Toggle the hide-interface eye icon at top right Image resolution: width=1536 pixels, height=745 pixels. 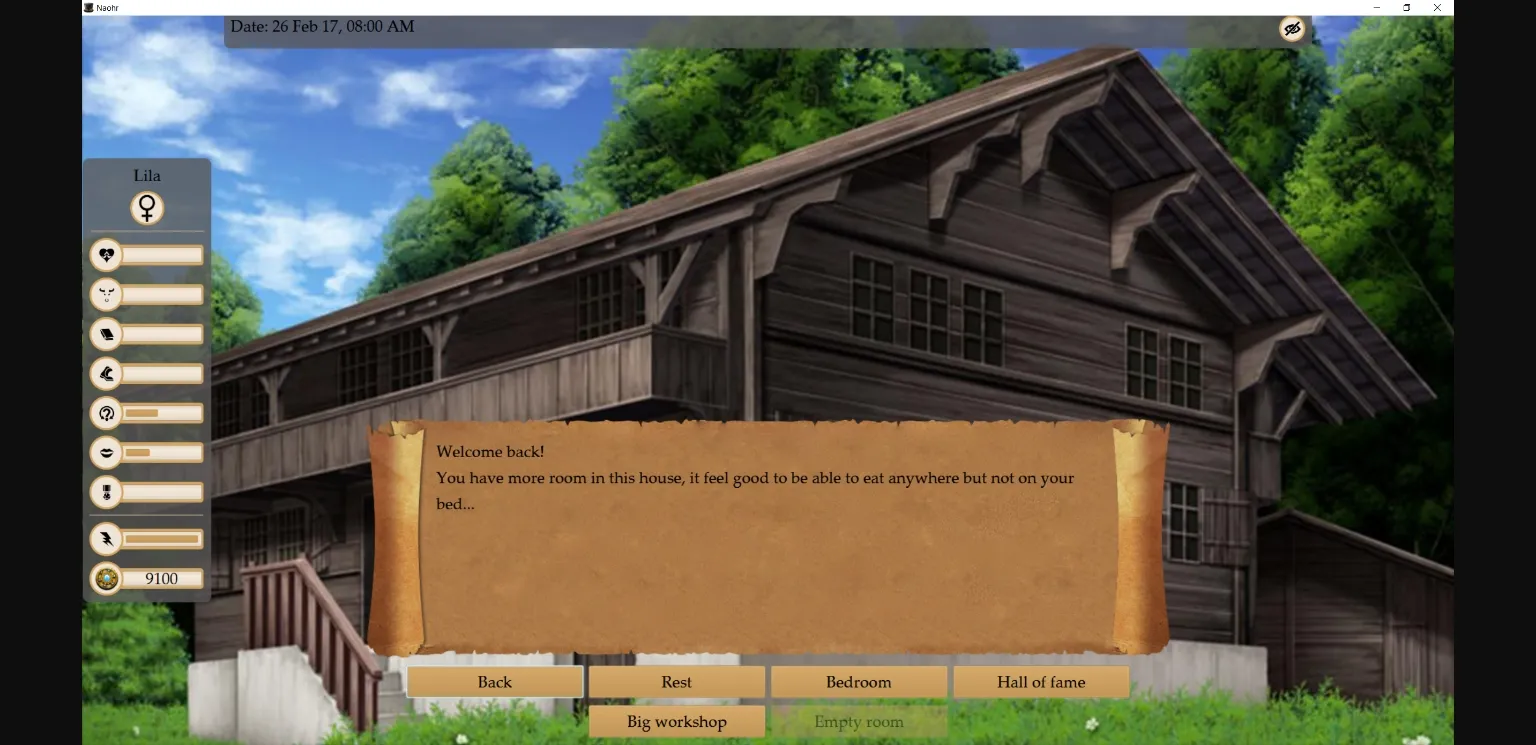(1292, 28)
